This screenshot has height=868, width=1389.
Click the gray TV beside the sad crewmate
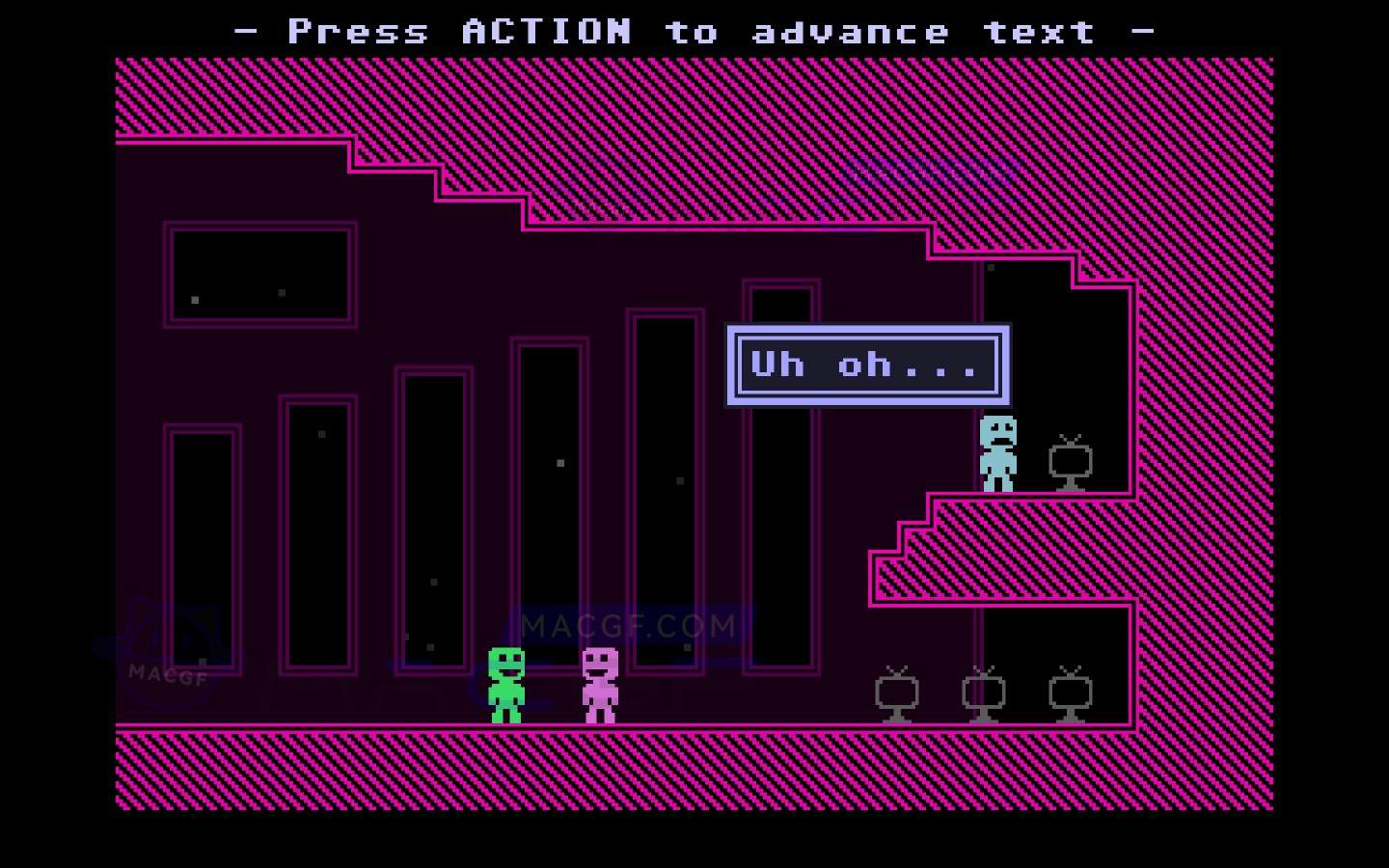point(1071,463)
